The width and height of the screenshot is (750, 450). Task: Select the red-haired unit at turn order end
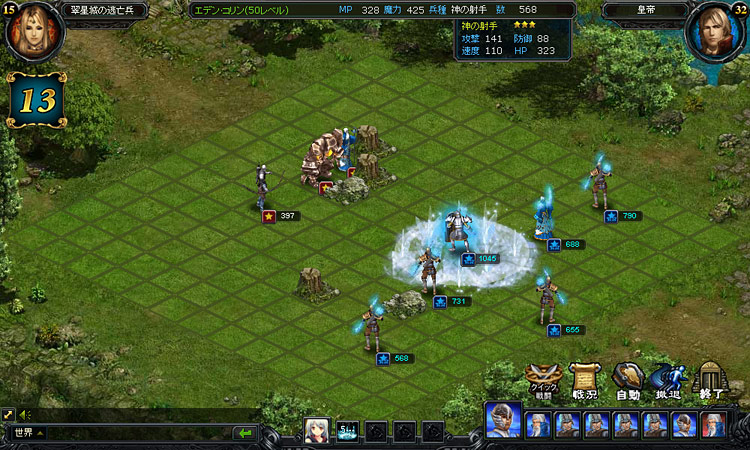712,425
